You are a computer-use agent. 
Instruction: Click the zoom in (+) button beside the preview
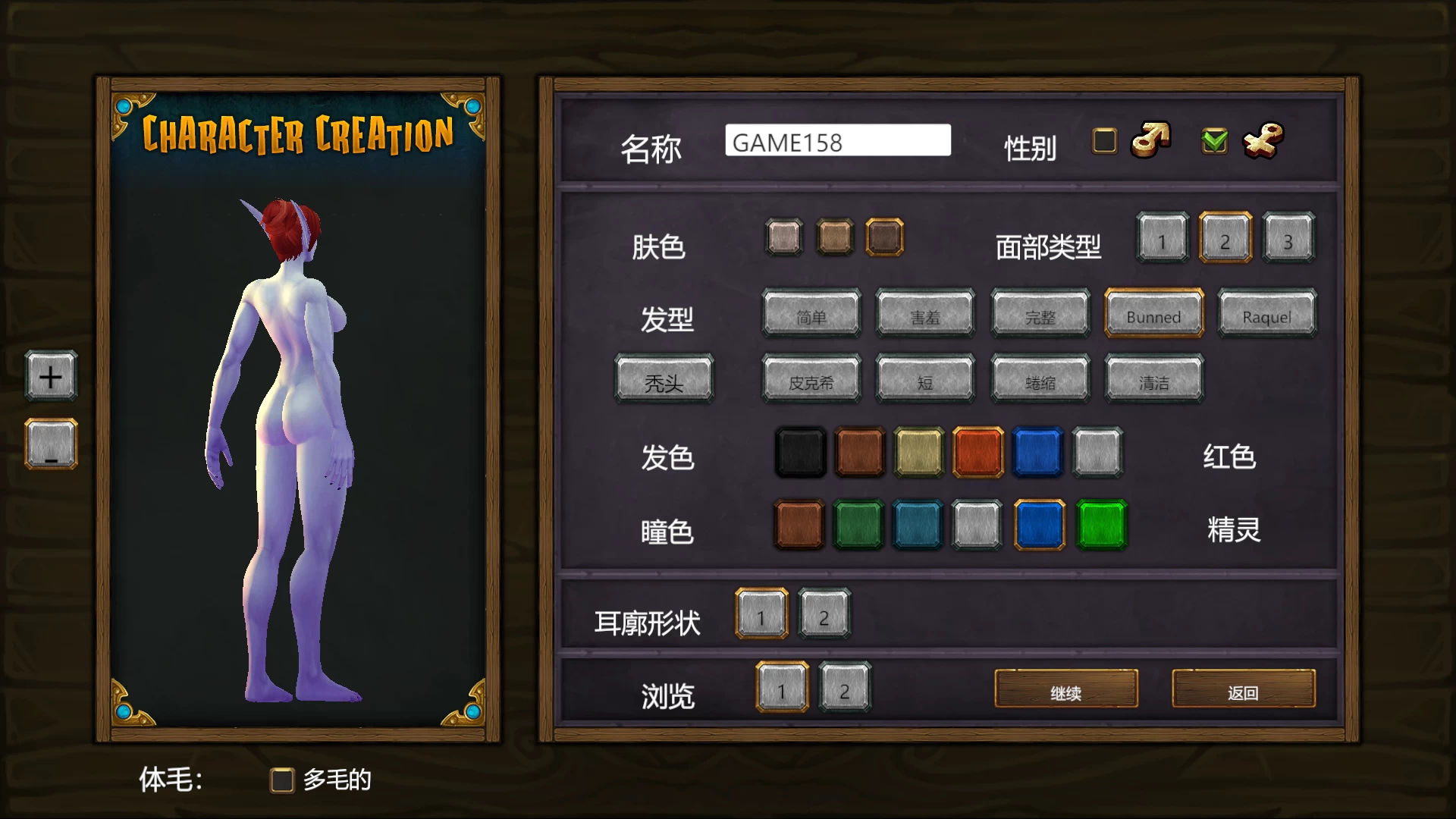click(50, 376)
